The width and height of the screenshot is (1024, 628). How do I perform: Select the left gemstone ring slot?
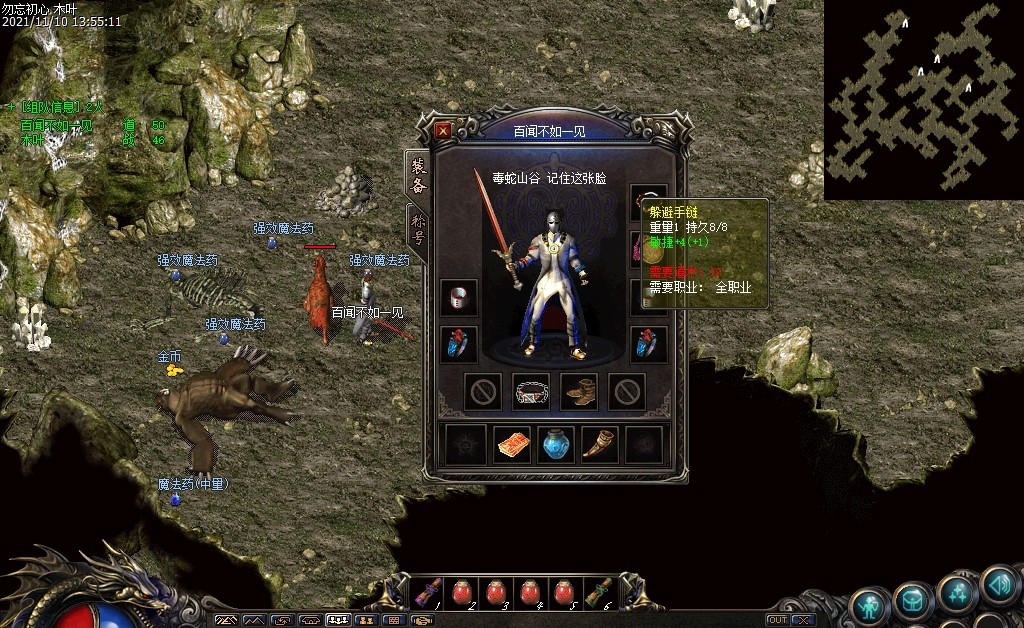(x=459, y=345)
